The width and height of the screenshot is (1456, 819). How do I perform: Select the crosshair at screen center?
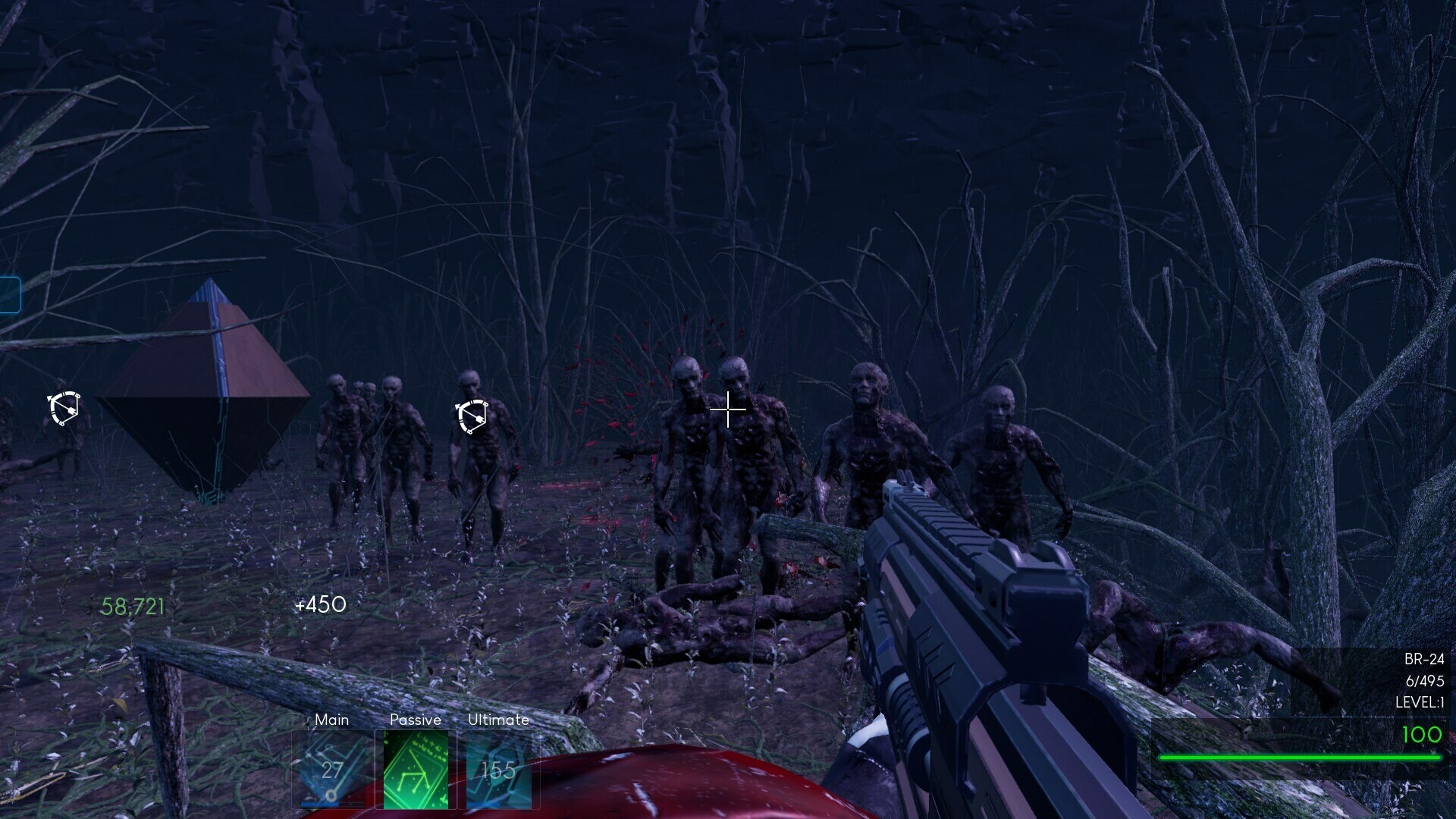(727, 409)
